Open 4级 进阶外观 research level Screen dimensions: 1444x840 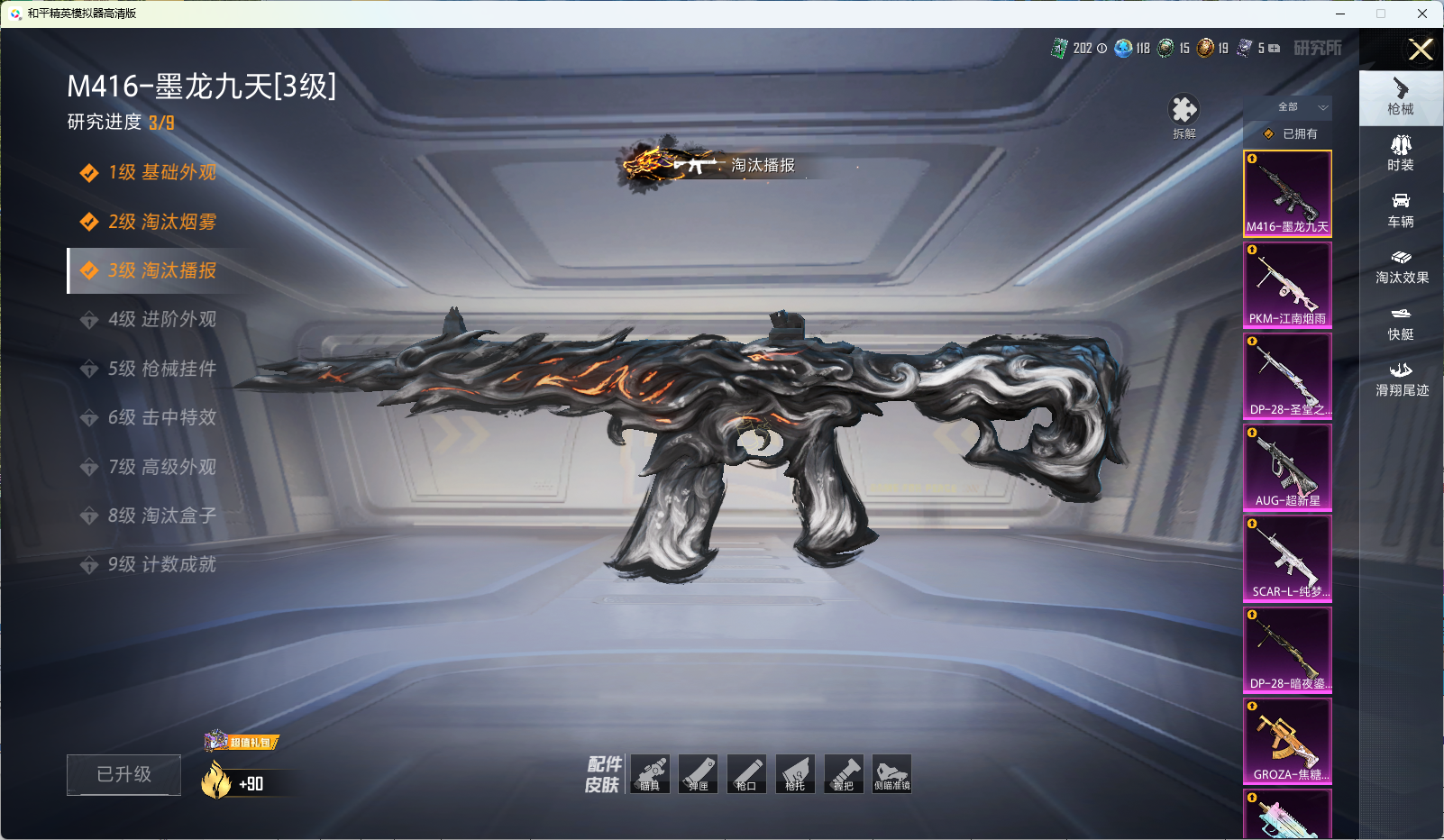161,320
